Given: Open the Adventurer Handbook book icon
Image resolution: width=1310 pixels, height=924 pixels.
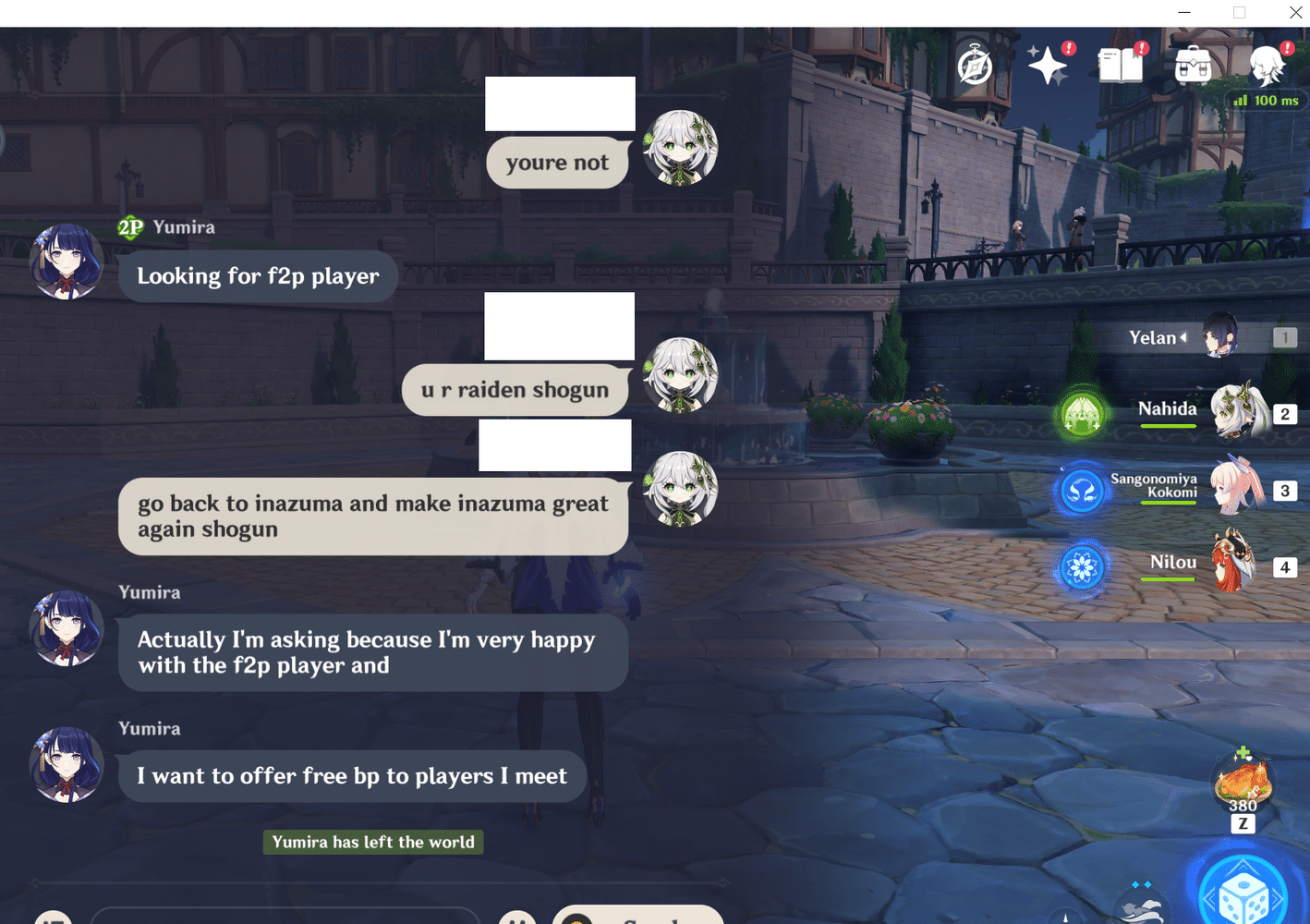Looking at the screenshot, I should click(1120, 65).
